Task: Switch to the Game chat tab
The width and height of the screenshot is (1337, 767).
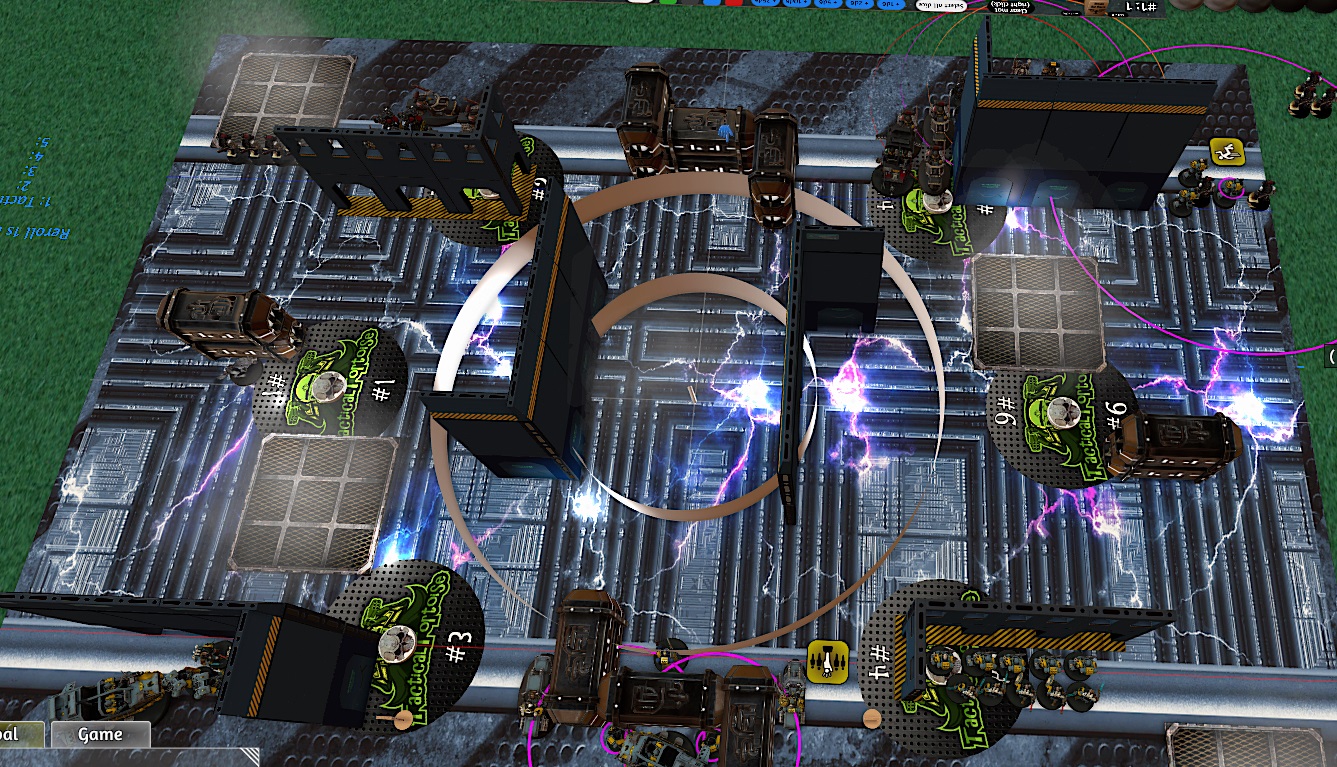Action: click(100, 735)
